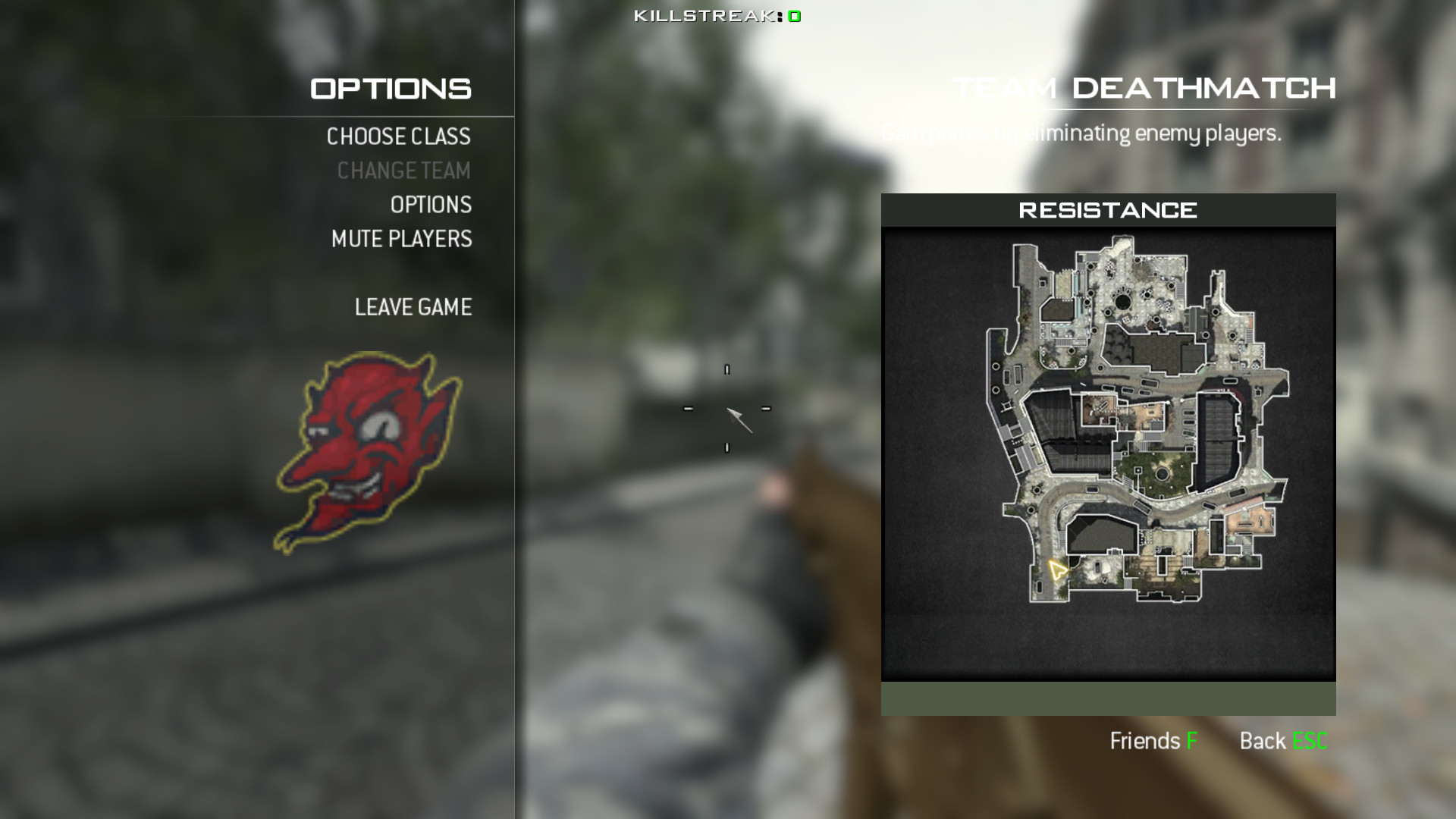The height and width of the screenshot is (819, 1456).
Task: Click the circular plaza at the map's top
Action: click(x=1122, y=303)
